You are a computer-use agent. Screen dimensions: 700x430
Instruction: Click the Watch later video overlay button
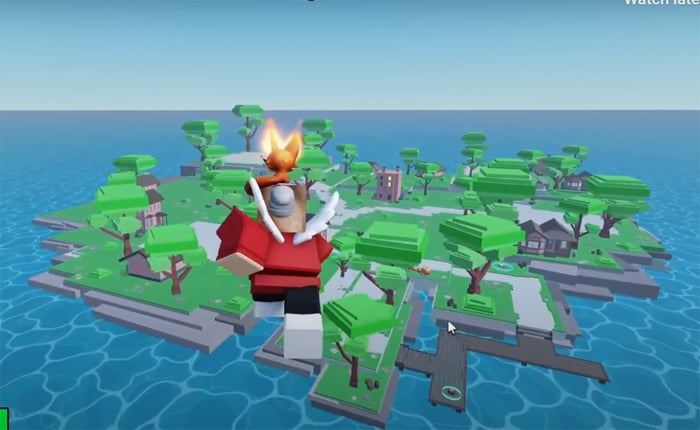[661, 3]
